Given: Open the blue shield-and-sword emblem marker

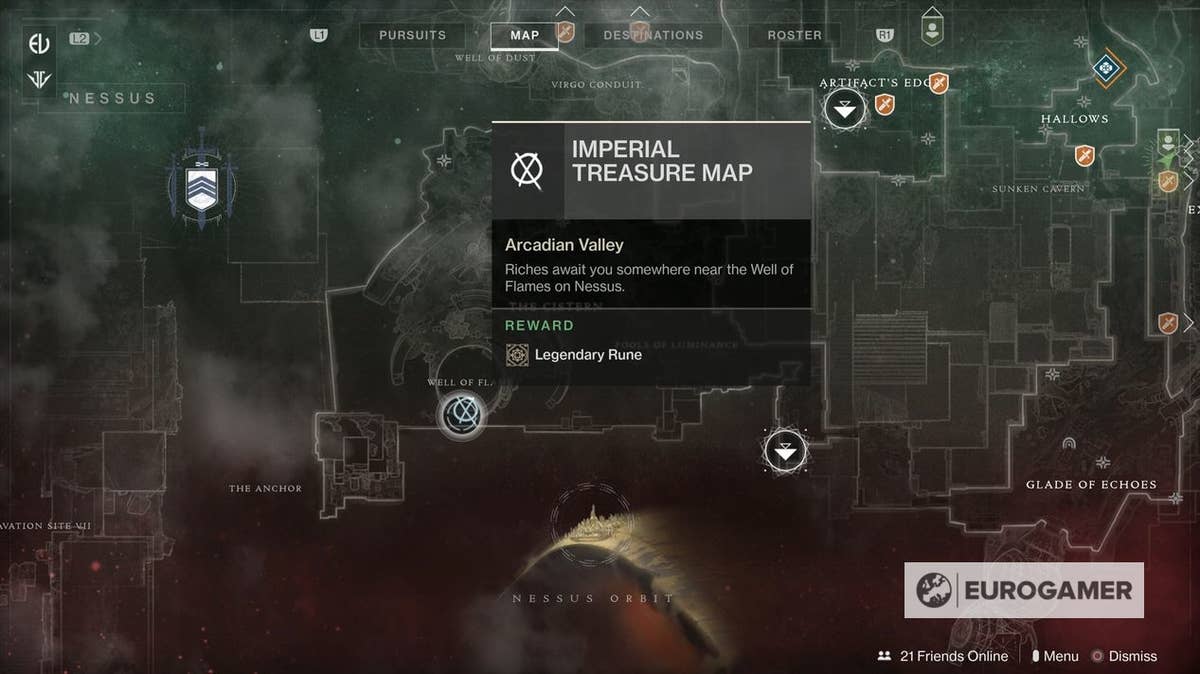Looking at the screenshot, I should pyautogui.click(x=203, y=185).
